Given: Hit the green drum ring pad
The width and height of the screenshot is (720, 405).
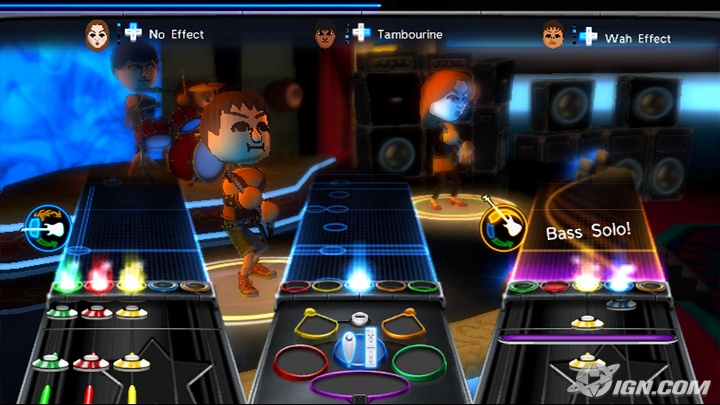Looking at the screenshot, I should (x=417, y=358).
